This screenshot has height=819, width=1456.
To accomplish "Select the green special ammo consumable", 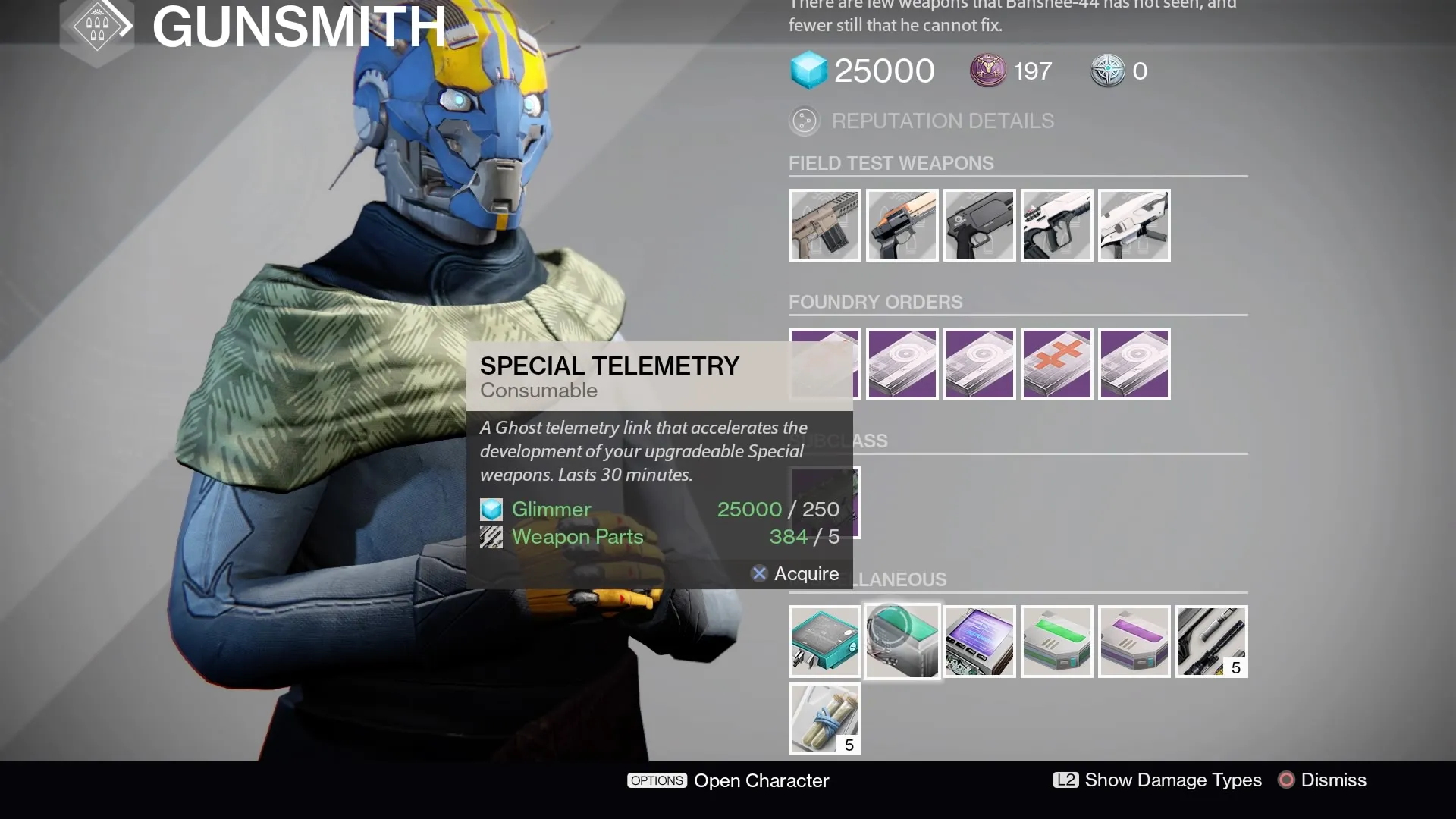I will [1058, 641].
